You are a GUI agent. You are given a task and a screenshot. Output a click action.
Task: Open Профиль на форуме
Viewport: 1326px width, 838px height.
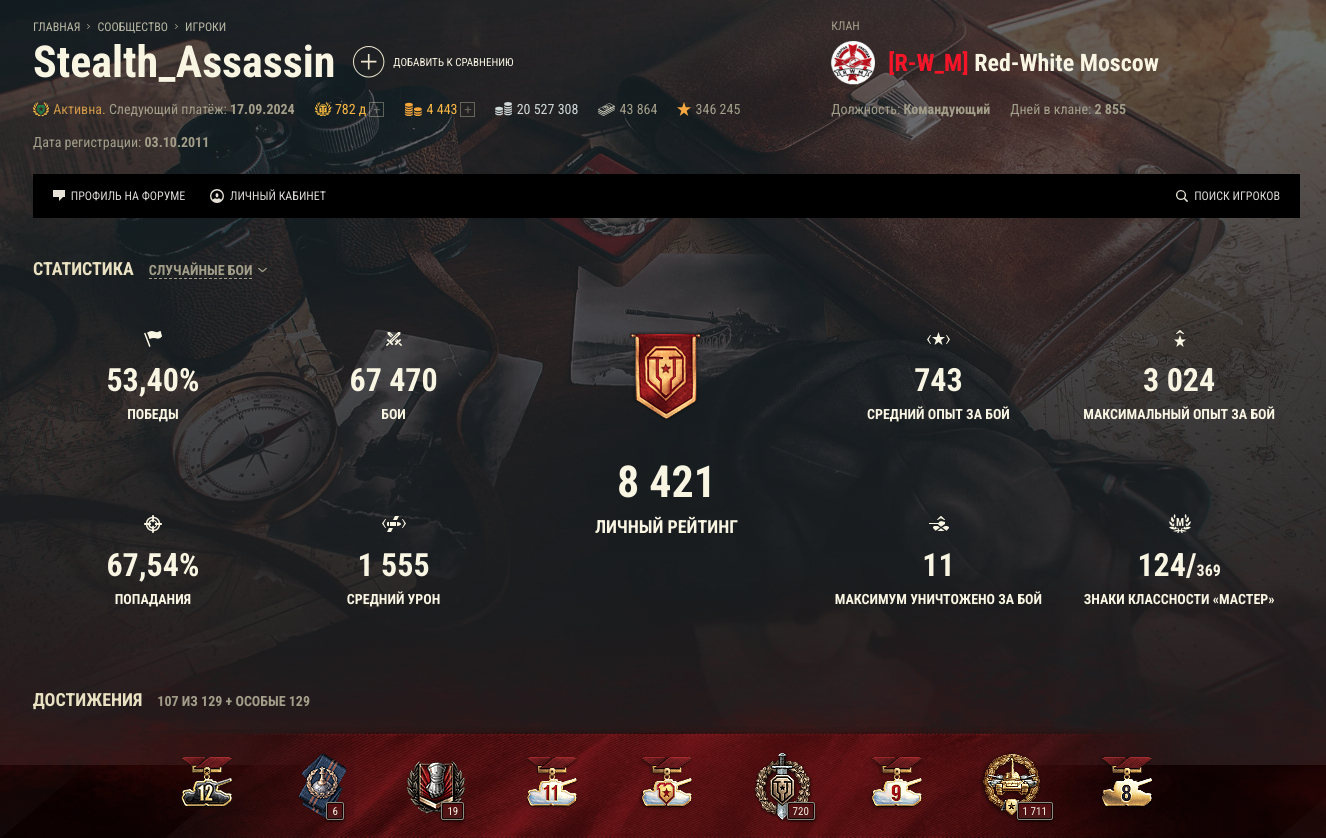point(119,196)
